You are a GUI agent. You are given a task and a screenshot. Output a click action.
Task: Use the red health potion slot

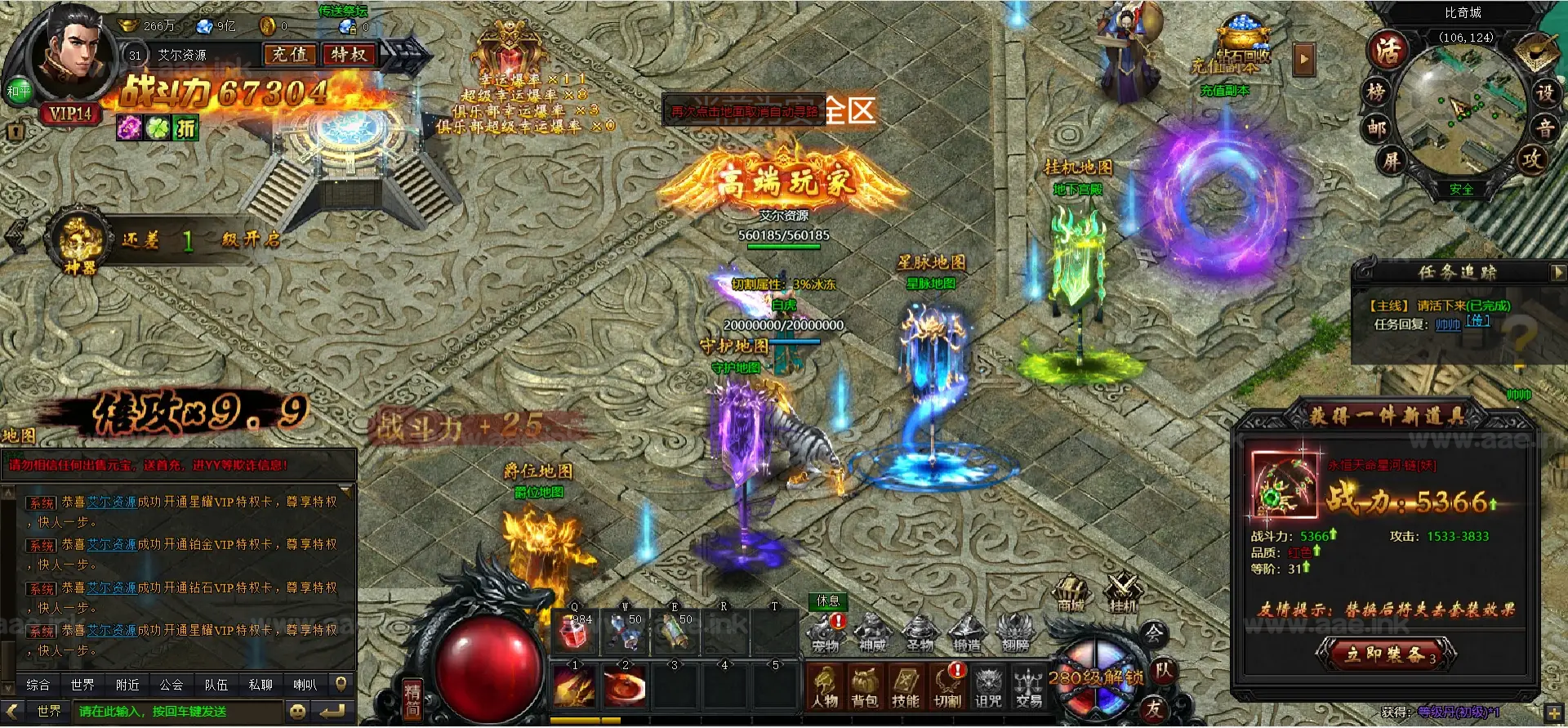[575, 632]
